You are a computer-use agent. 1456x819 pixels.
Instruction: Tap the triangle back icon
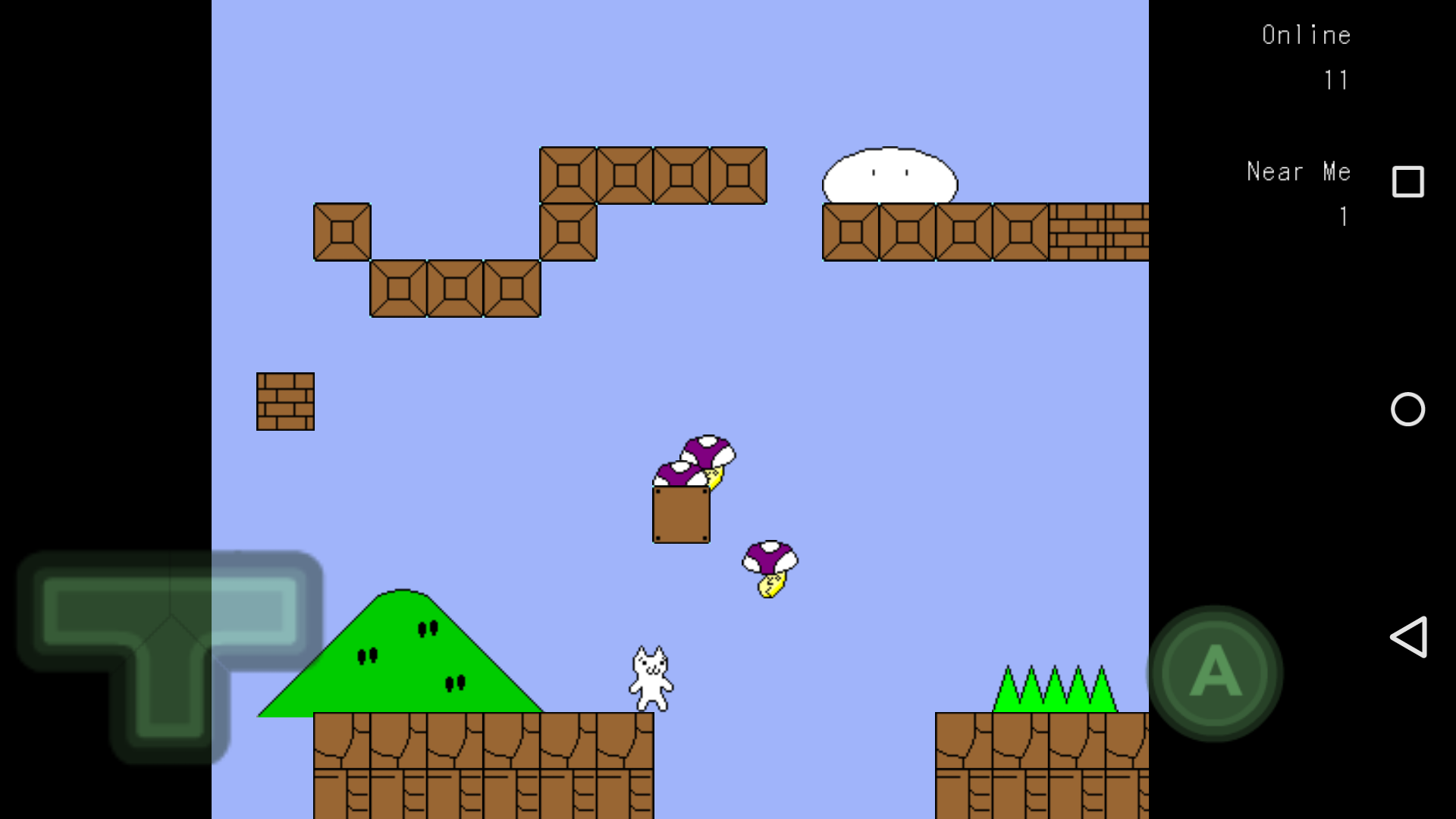(1410, 637)
